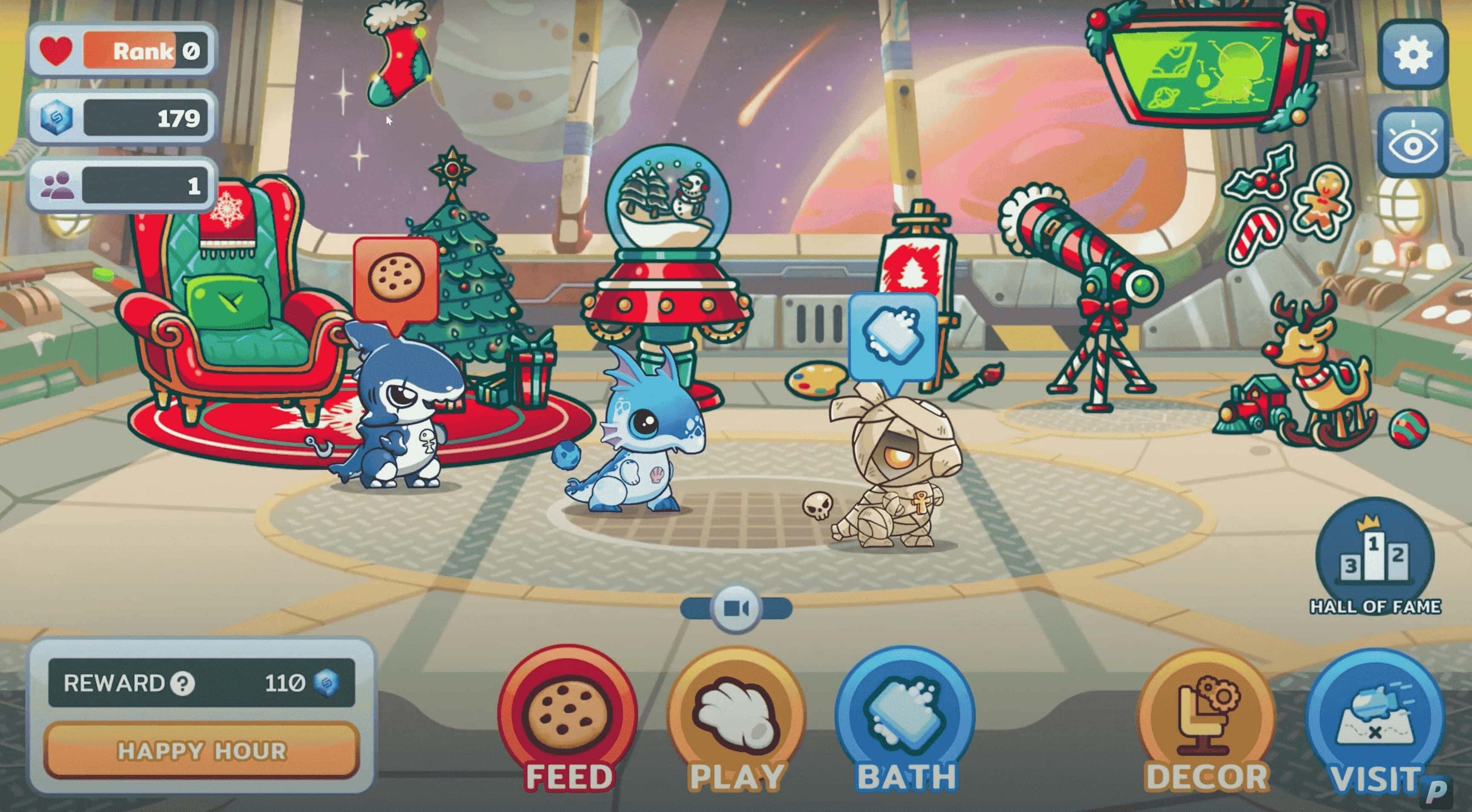Toggle the eye visibility button
This screenshot has width=1472, height=812.
(x=1413, y=144)
